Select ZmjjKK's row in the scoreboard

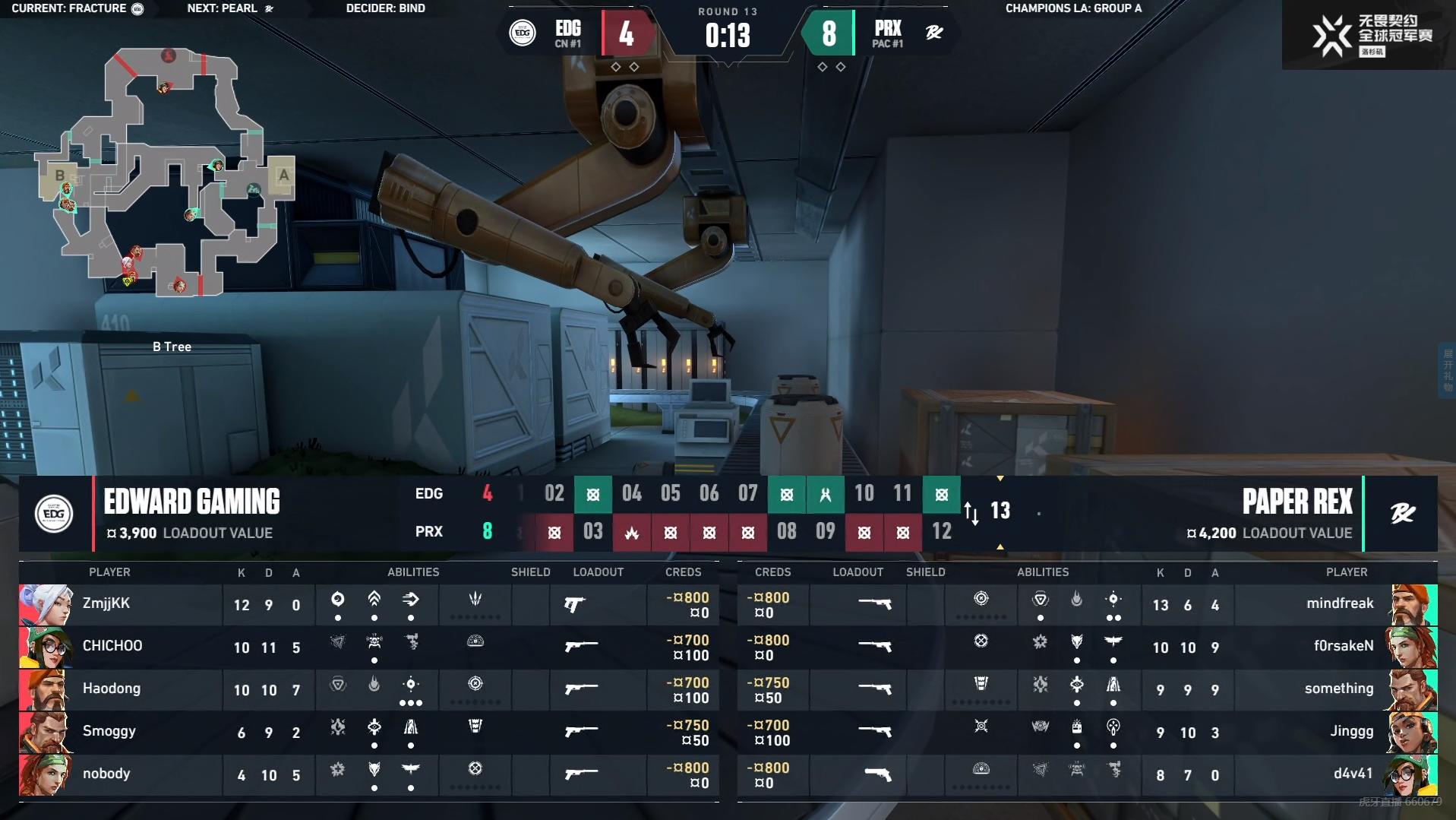[106, 604]
